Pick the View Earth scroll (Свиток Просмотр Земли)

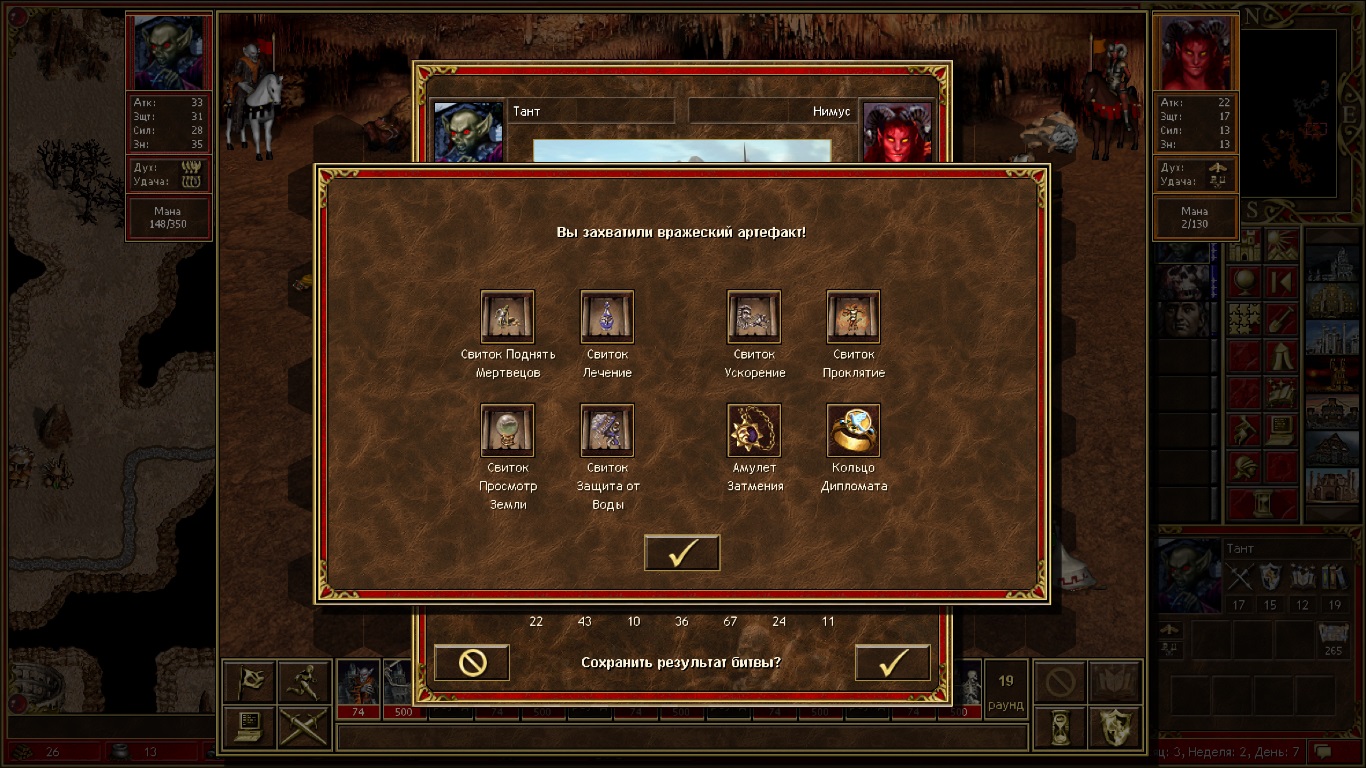point(507,430)
